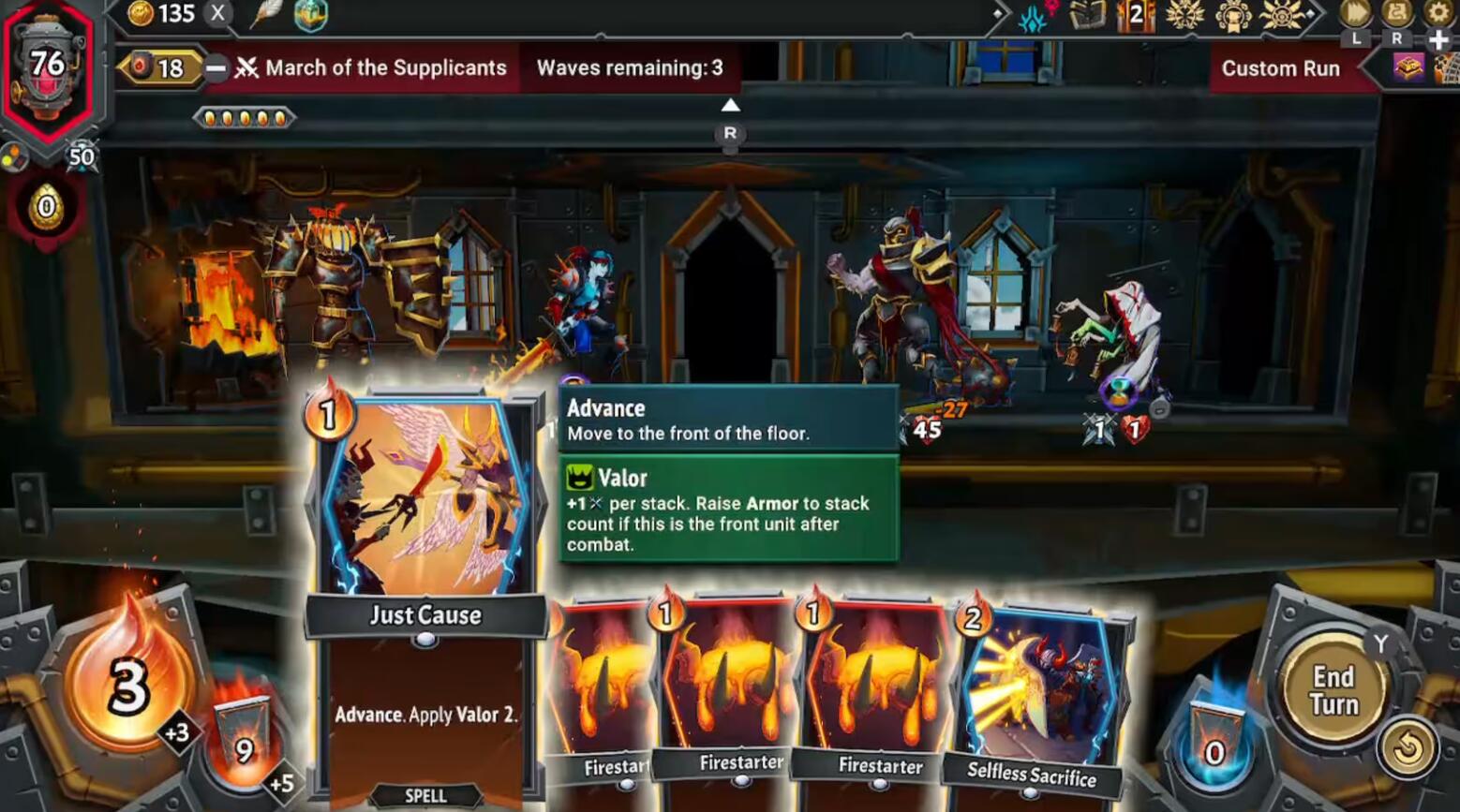1460x812 pixels.
Task: Open the purple treasure chest icon
Action: coord(1408,67)
